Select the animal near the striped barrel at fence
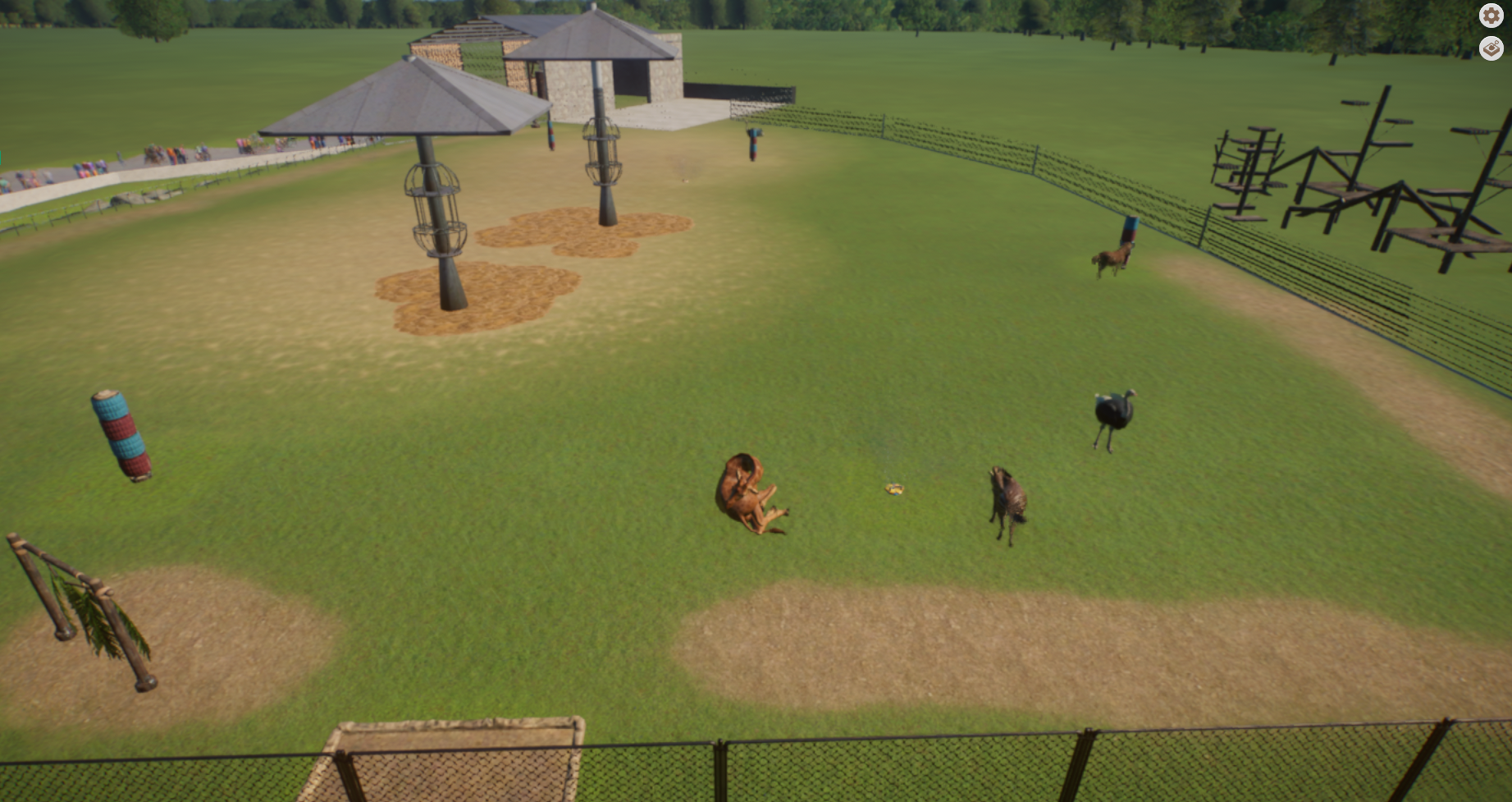Image resolution: width=1512 pixels, height=802 pixels. (1112, 259)
